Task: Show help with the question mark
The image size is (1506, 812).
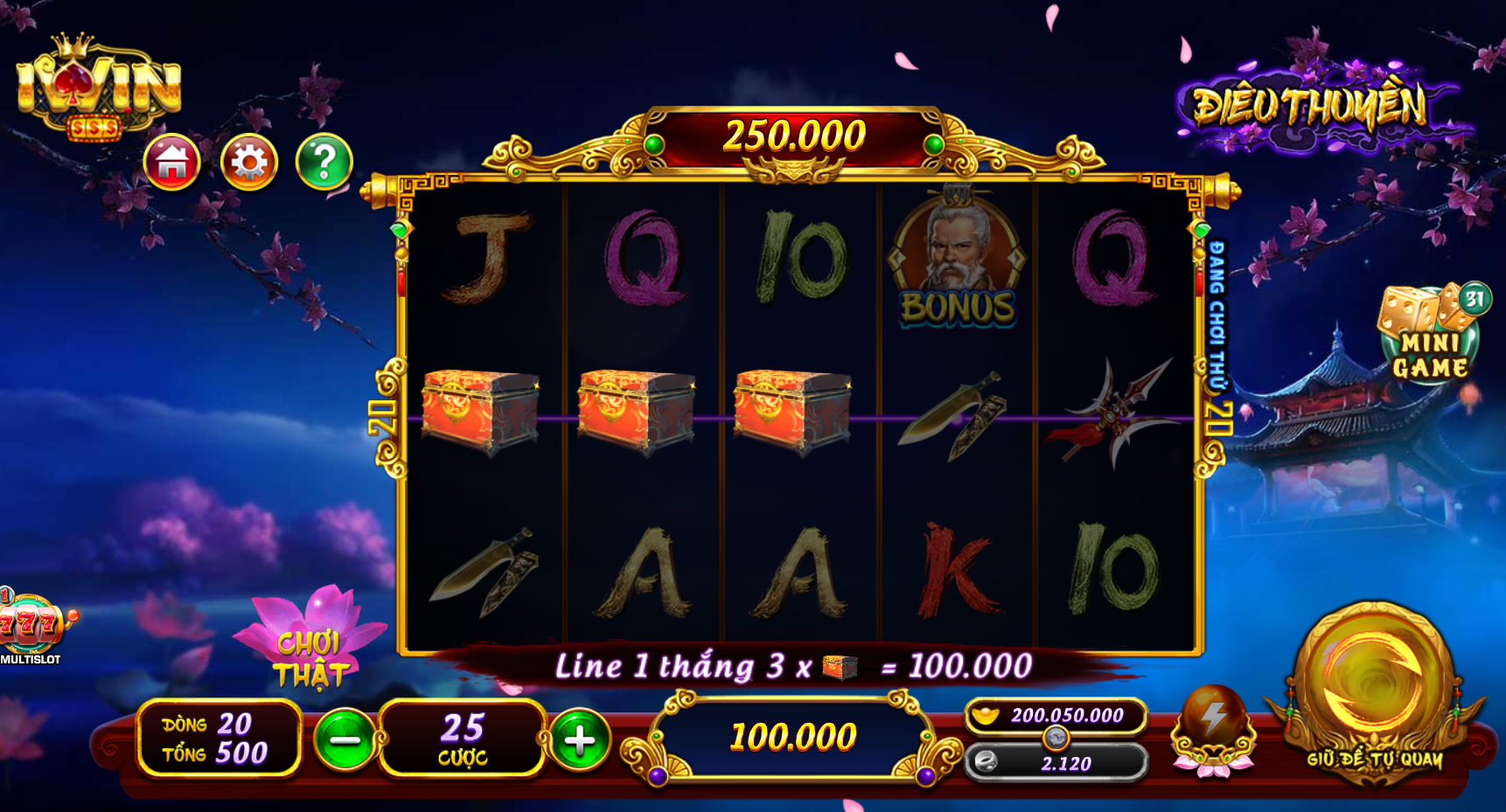Action: pyautogui.click(x=324, y=163)
